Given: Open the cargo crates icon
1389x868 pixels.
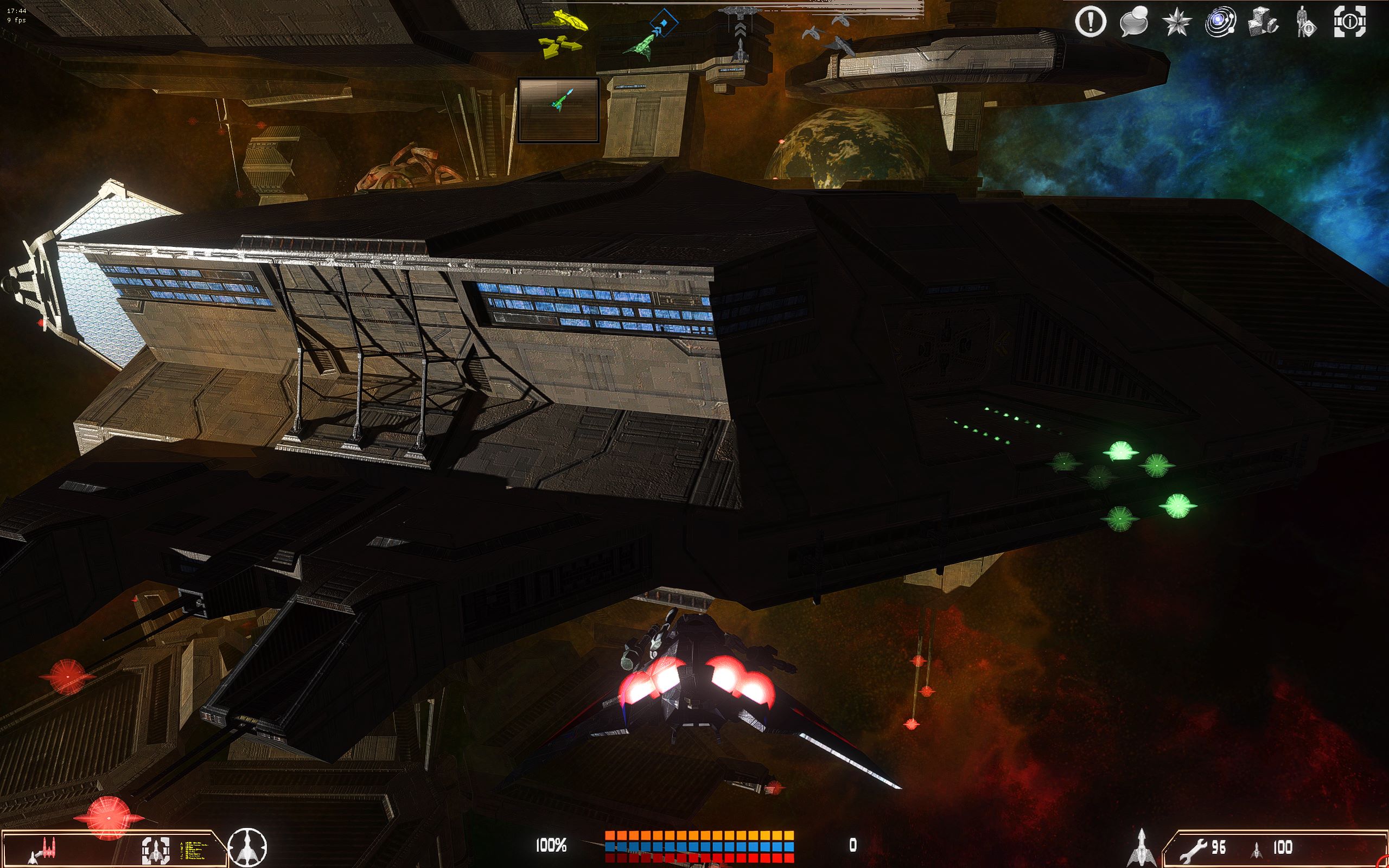Looking at the screenshot, I should 1263,22.
